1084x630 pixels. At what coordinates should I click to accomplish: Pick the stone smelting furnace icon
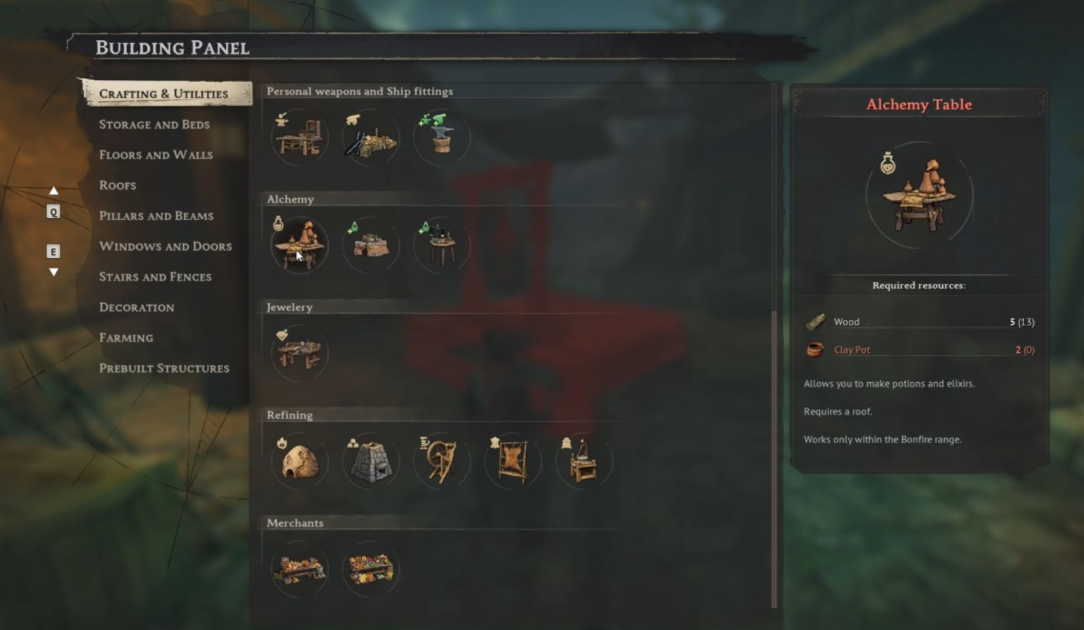[370, 462]
